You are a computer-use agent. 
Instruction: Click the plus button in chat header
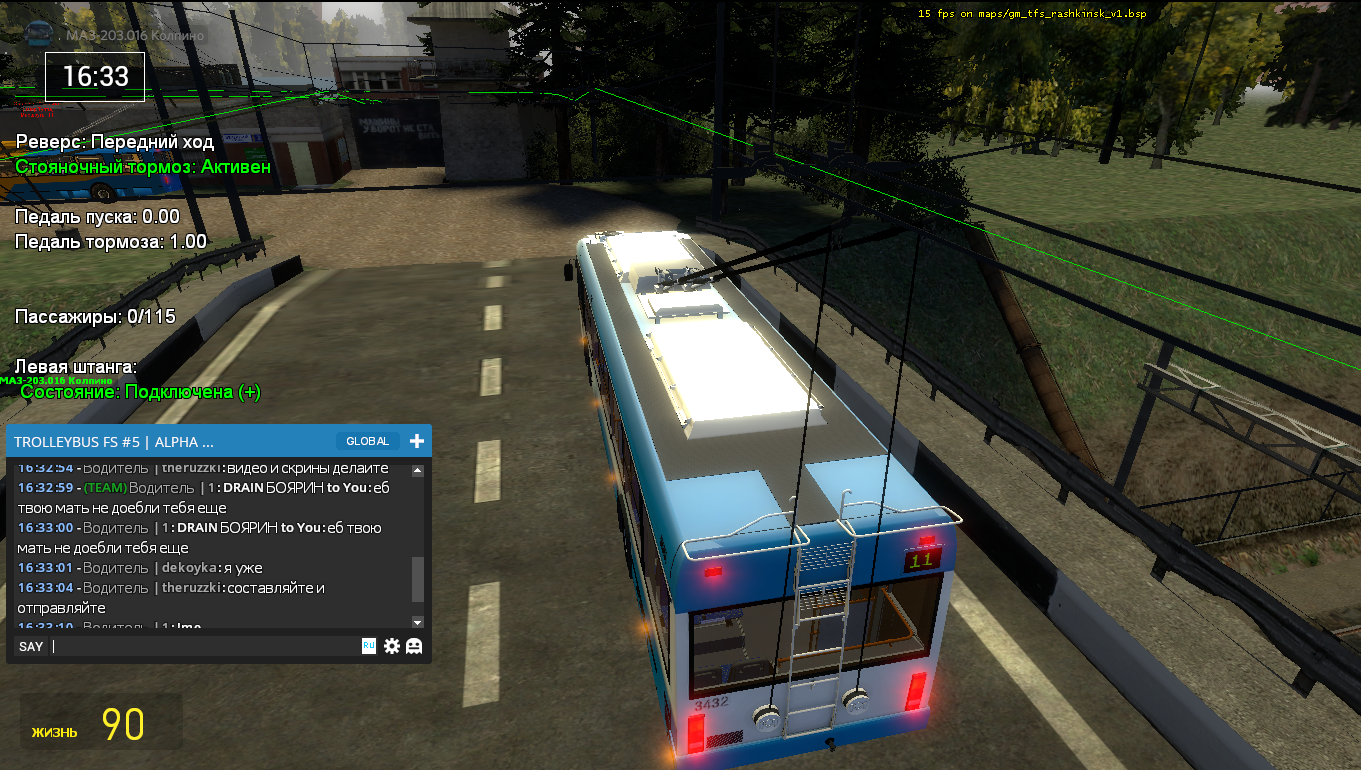pyautogui.click(x=417, y=441)
